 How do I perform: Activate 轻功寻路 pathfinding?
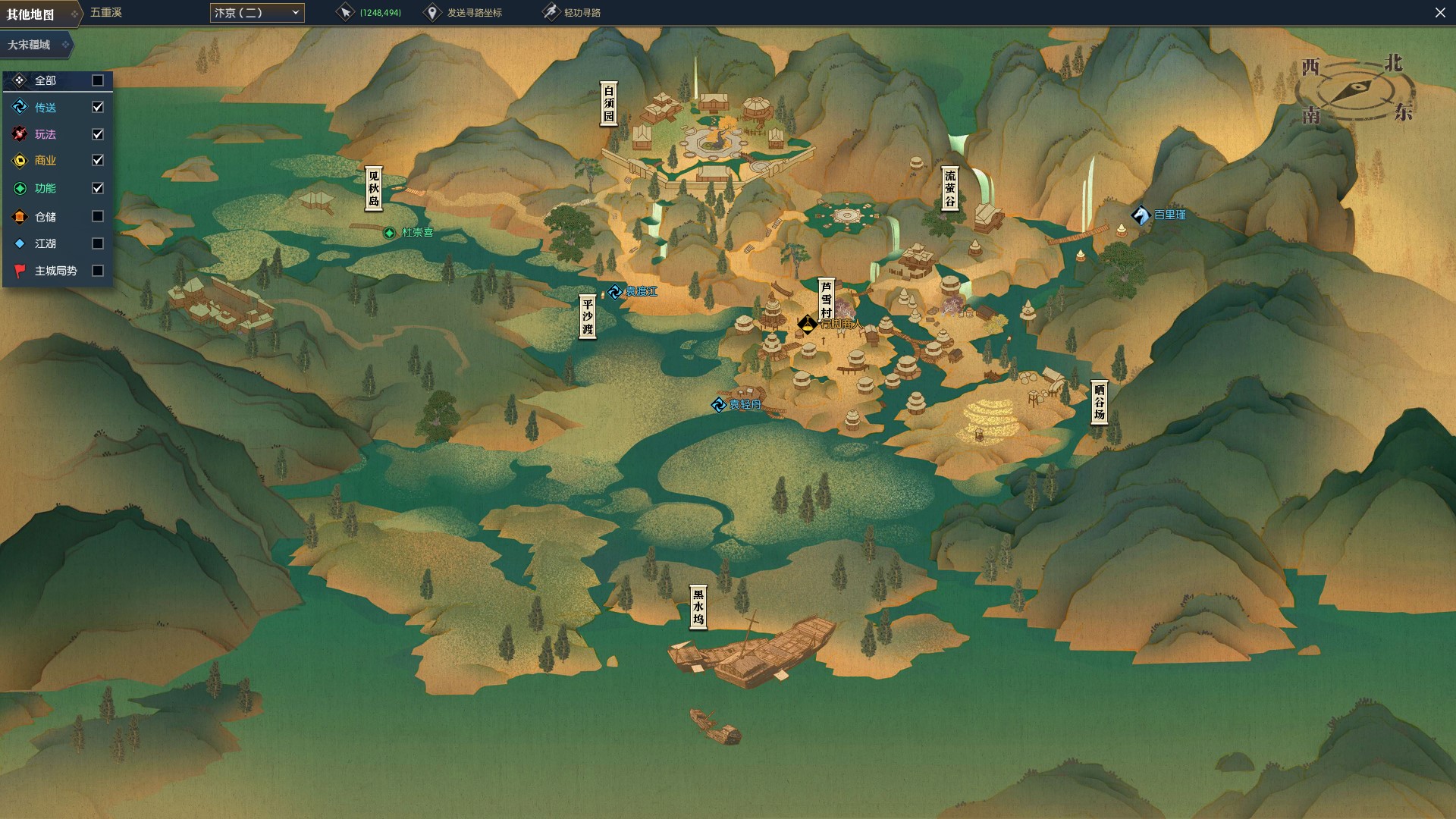pyautogui.click(x=573, y=13)
